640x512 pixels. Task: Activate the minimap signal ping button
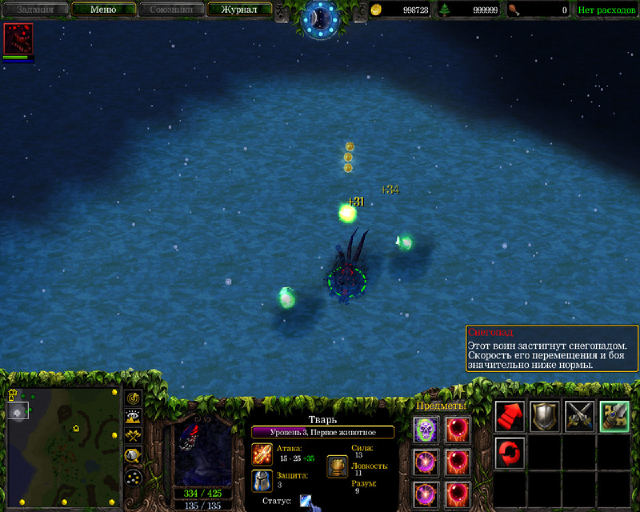[x=133, y=398]
